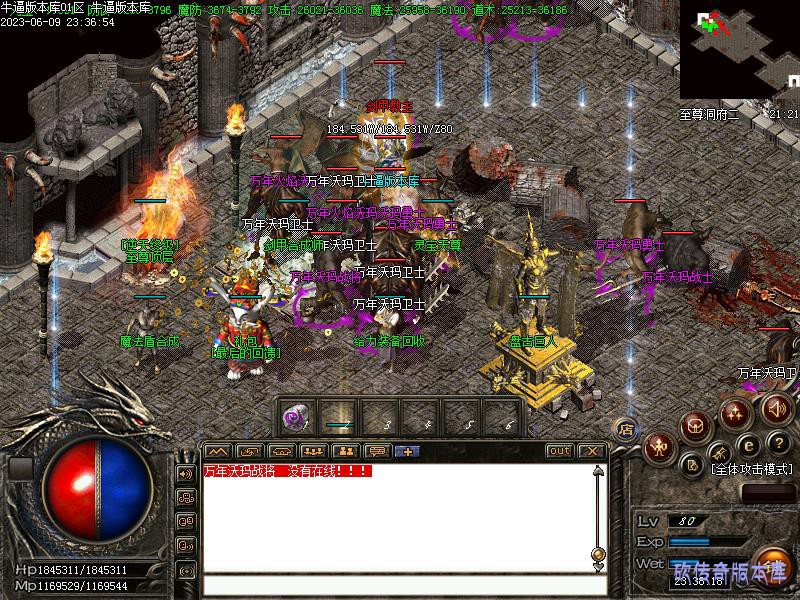Screen dimensions: 800x600
Task: Click the mountain-peak chat toolbar button
Action: pos(217,451)
